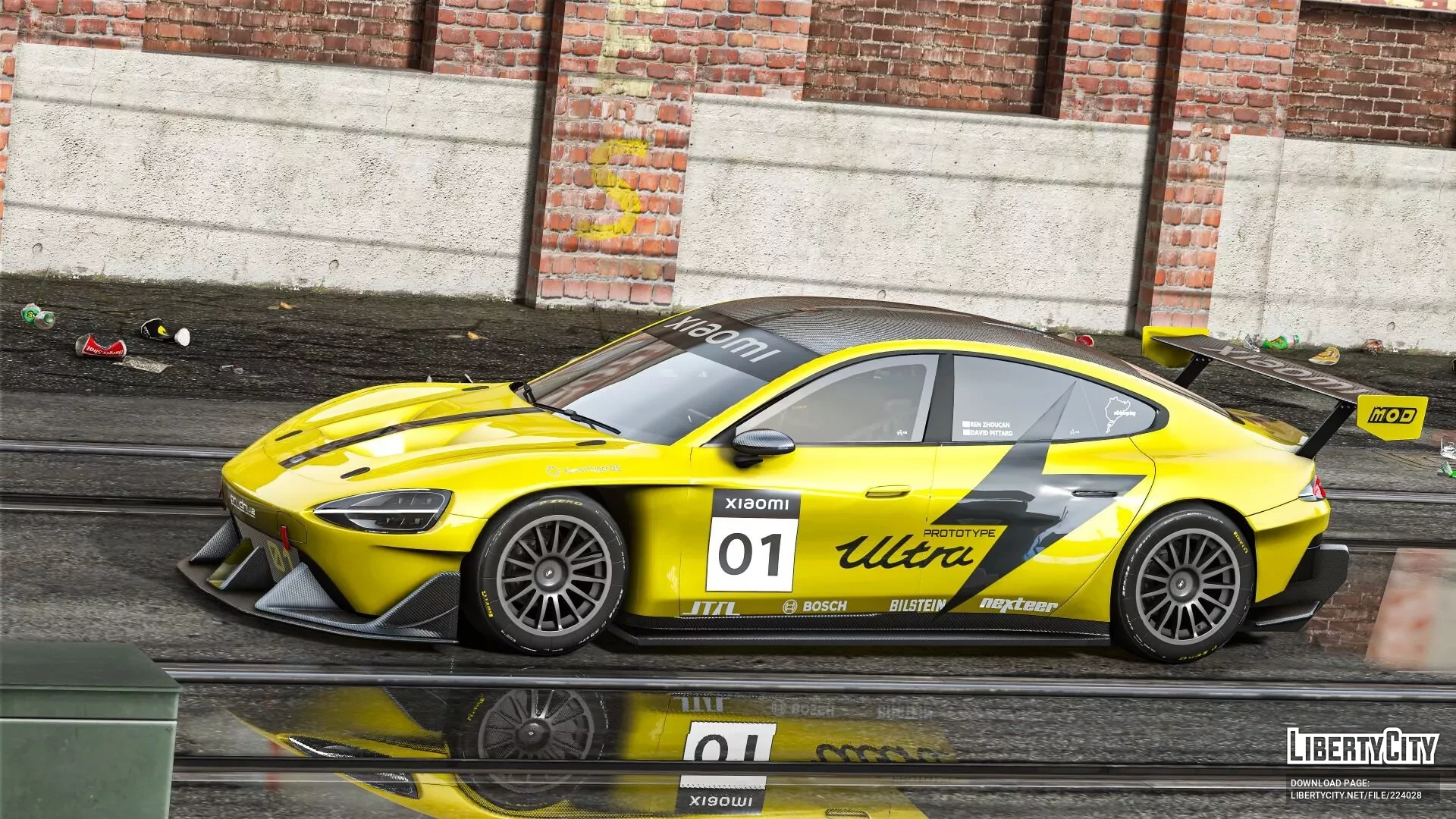Click the LibertyCity watermark logo
The image size is (1456, 819).
pyautogui.click(x=1362, y=746)
